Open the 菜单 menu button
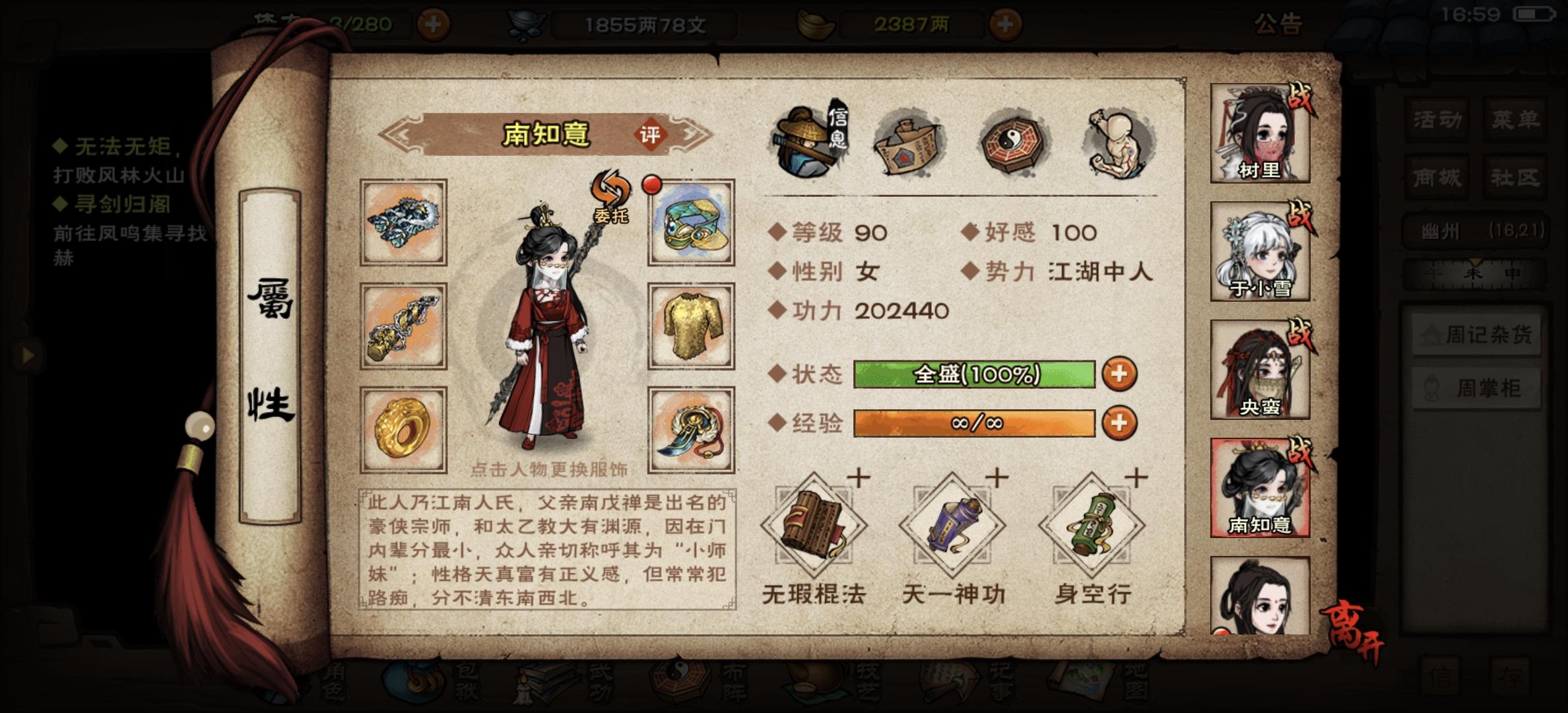Screen dimensions: 1568x713 click(1515, 119)
